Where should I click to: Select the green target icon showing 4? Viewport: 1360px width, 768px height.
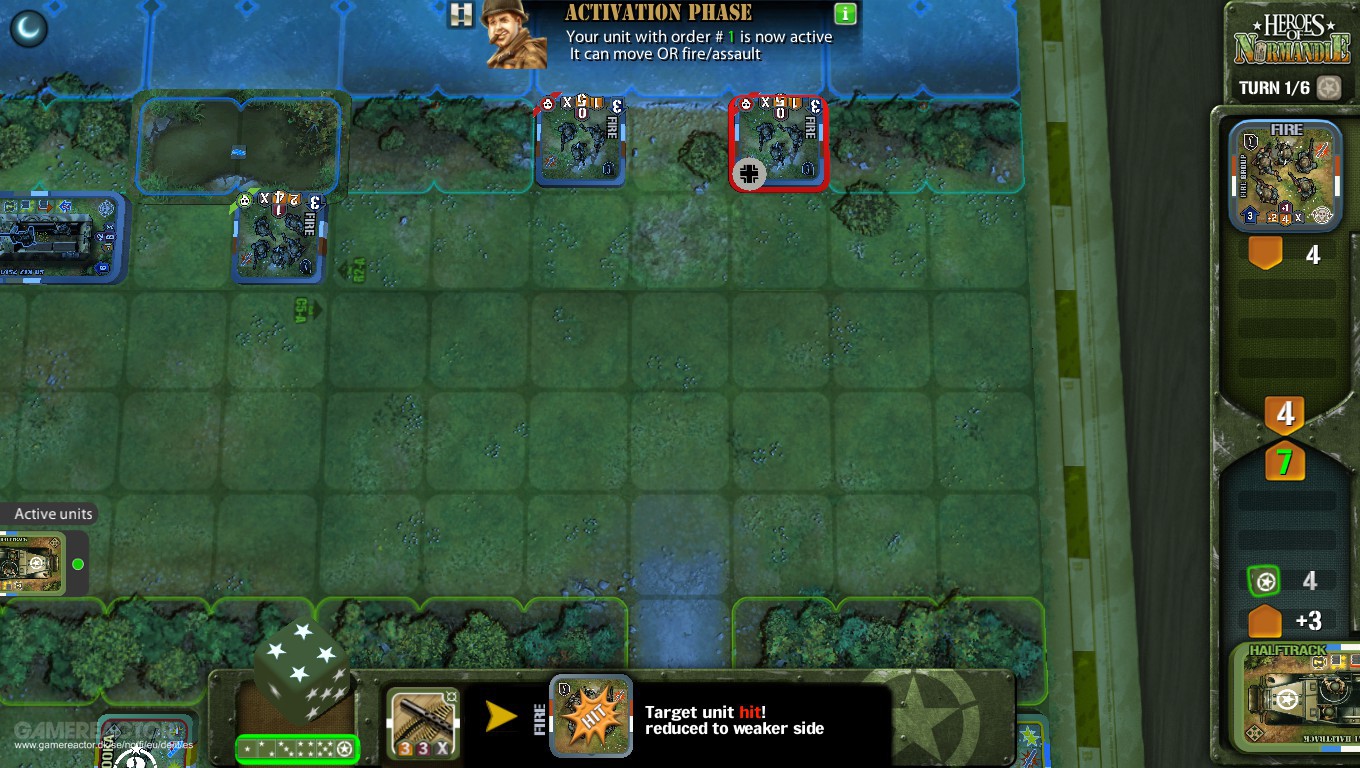click(1262, 580)
